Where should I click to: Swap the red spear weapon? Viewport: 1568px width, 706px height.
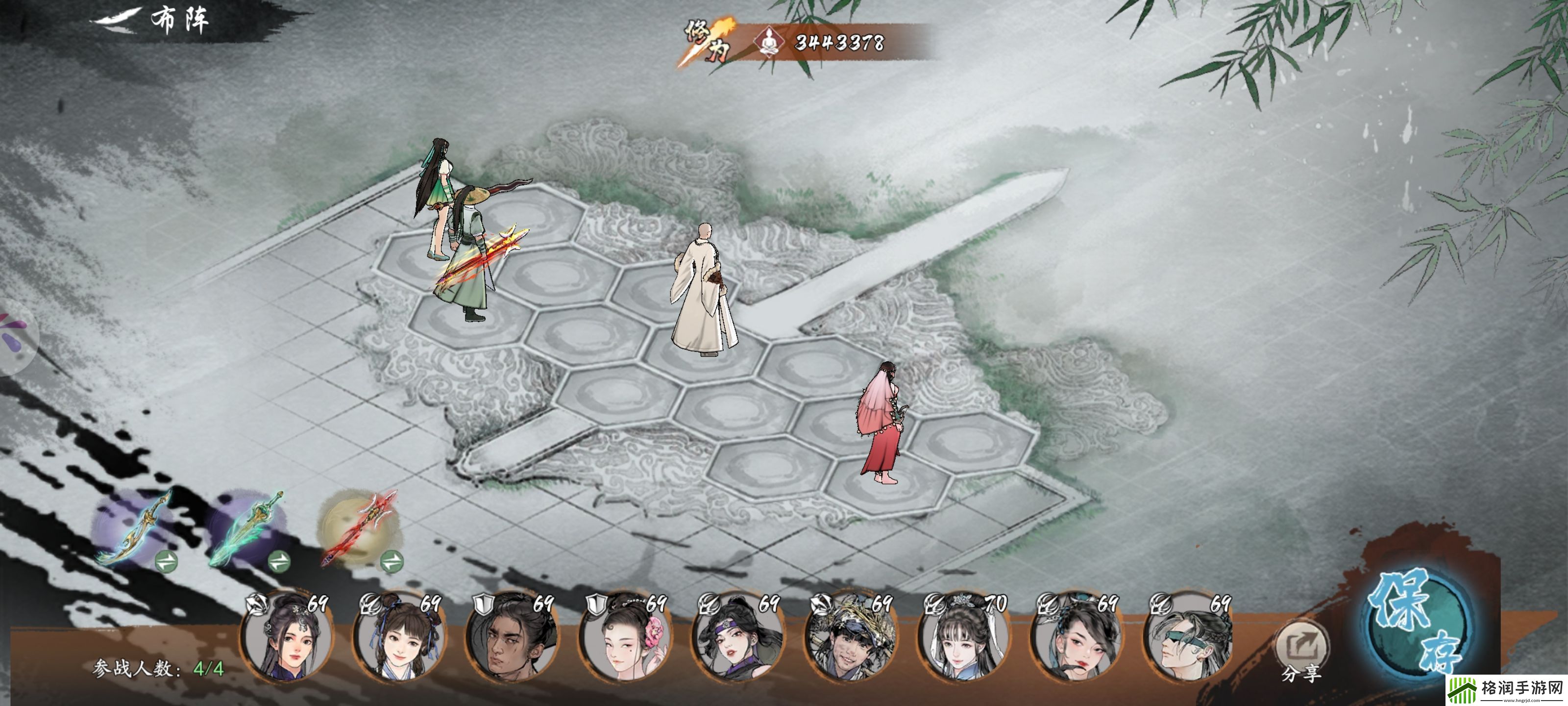point(392,561)
